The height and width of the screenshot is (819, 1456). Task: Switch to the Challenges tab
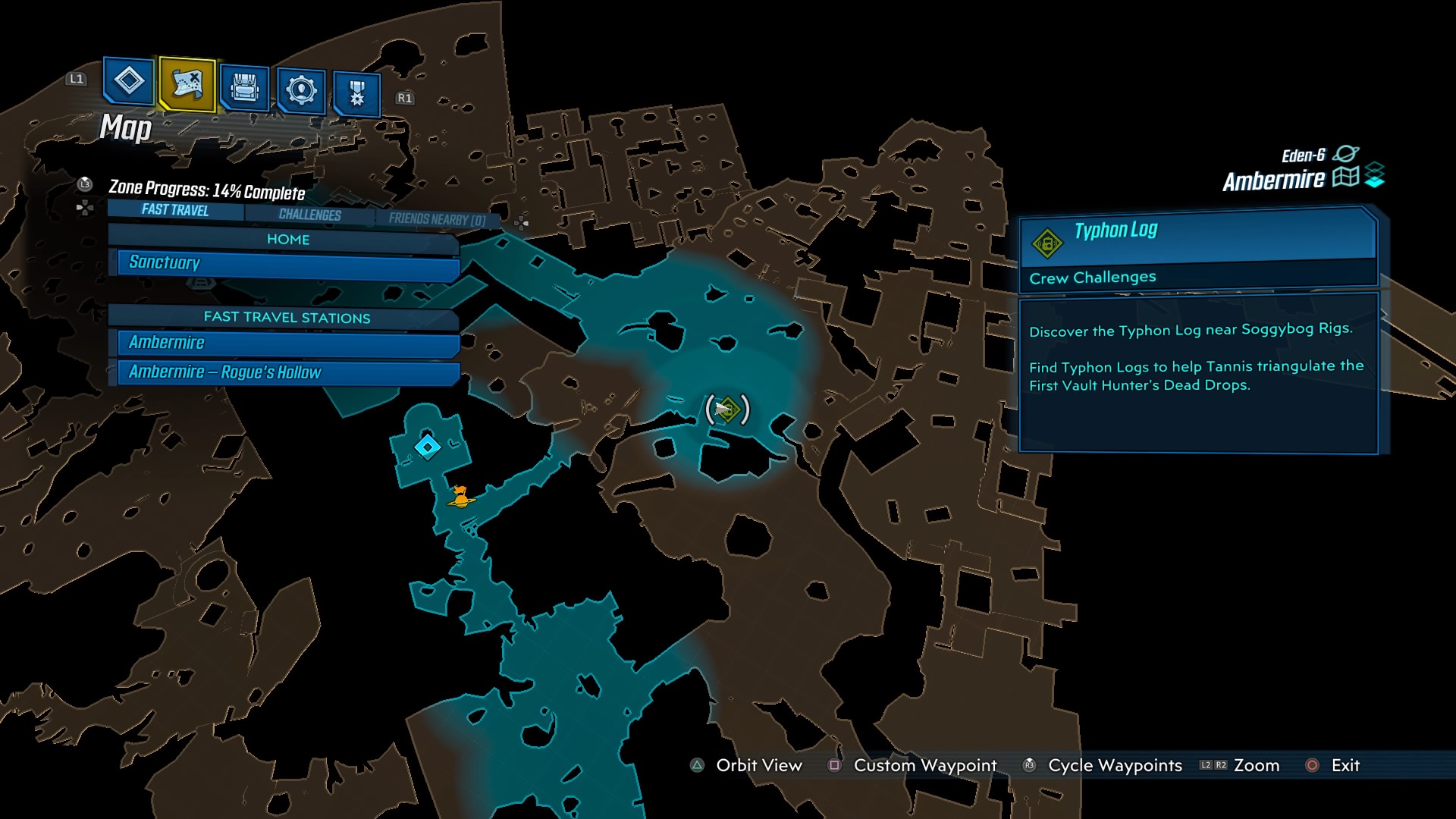pyautogui.click(x=309, y=215)
